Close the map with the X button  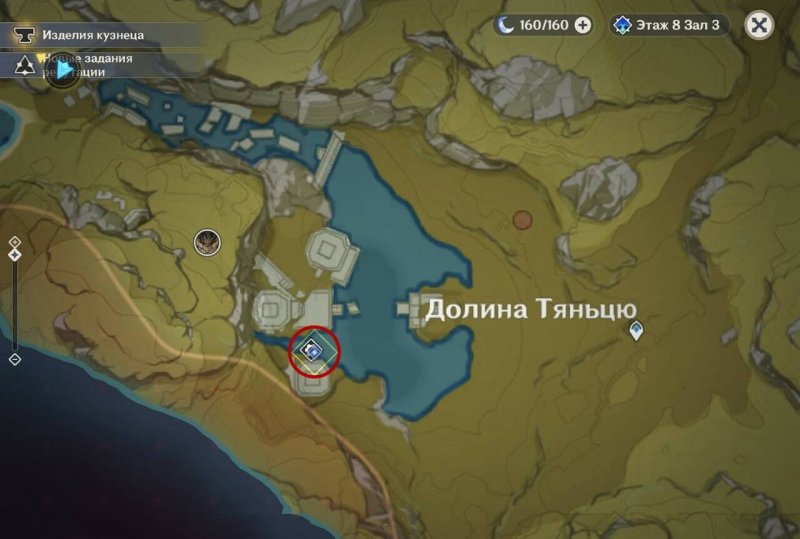coord(762,26)
